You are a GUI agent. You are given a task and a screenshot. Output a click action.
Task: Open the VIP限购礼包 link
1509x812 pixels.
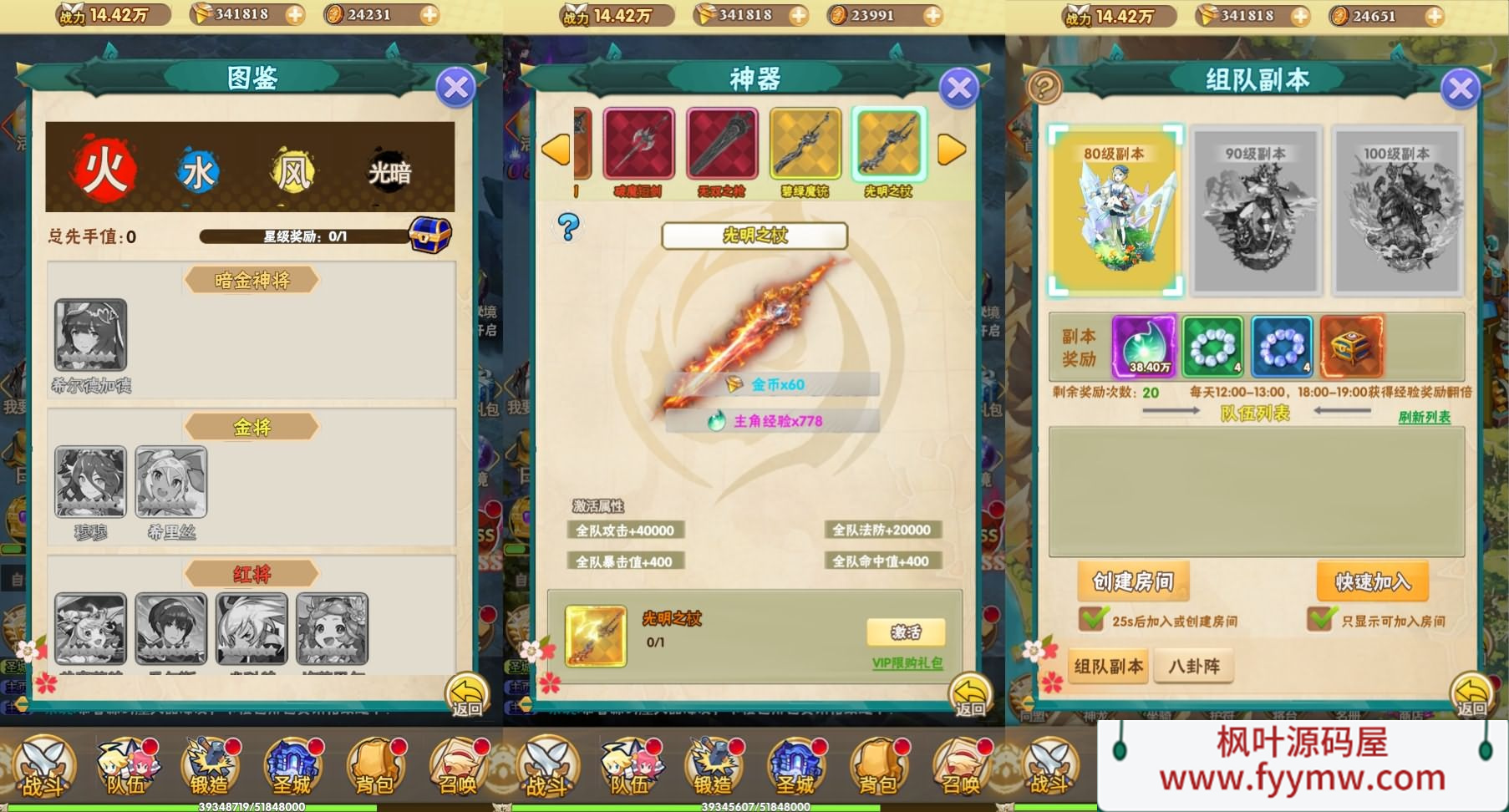coord(907,663)
